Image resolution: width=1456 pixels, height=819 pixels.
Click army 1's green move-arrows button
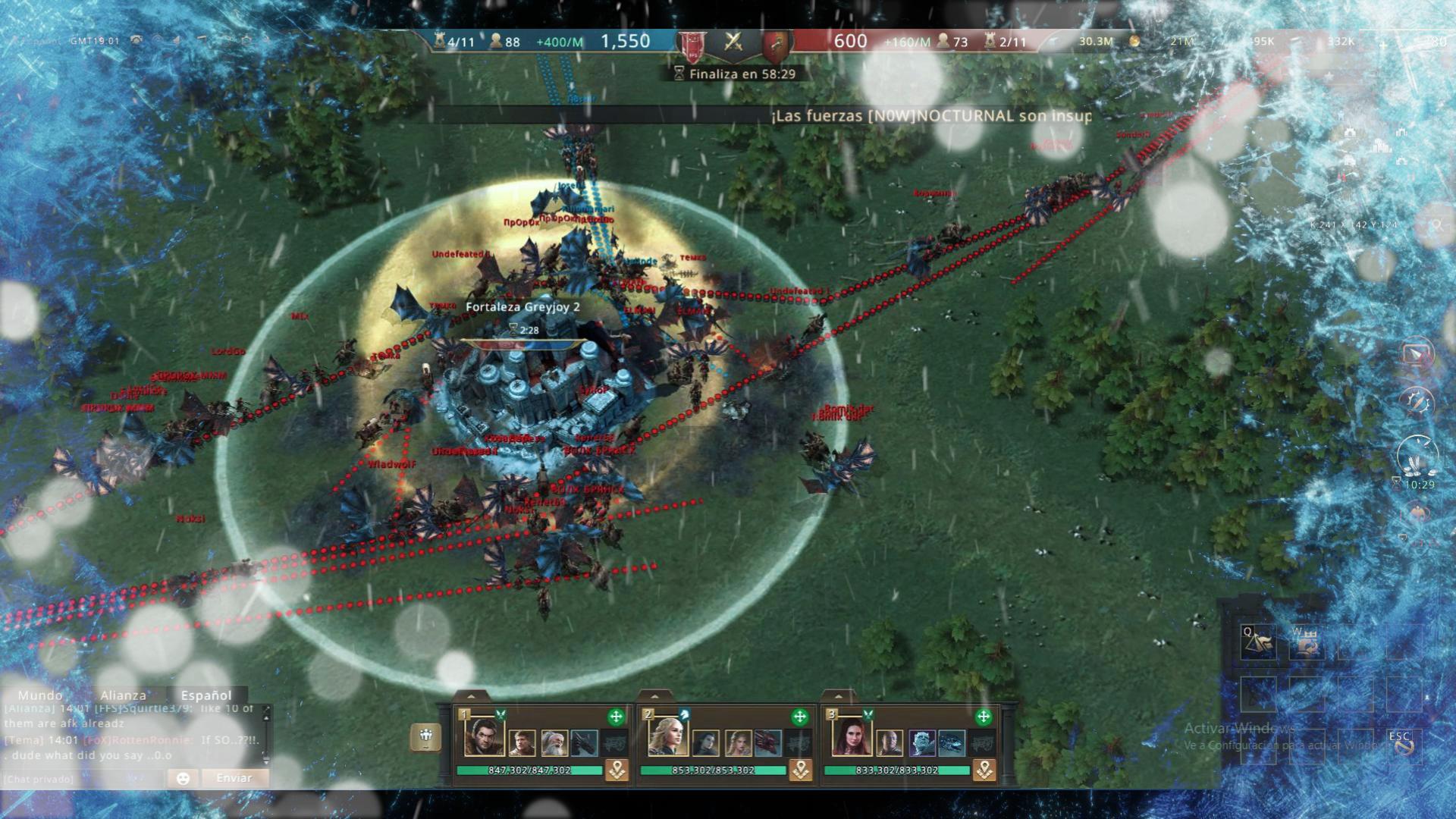coord(616,717)
